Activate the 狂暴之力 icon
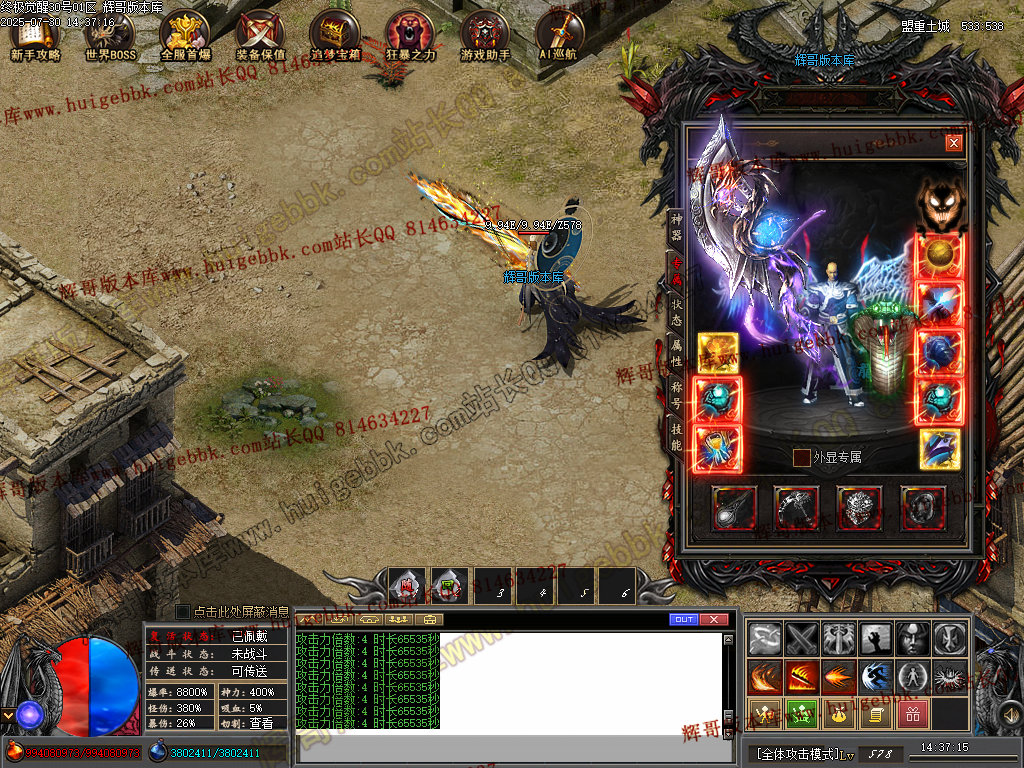 point(410,36)
